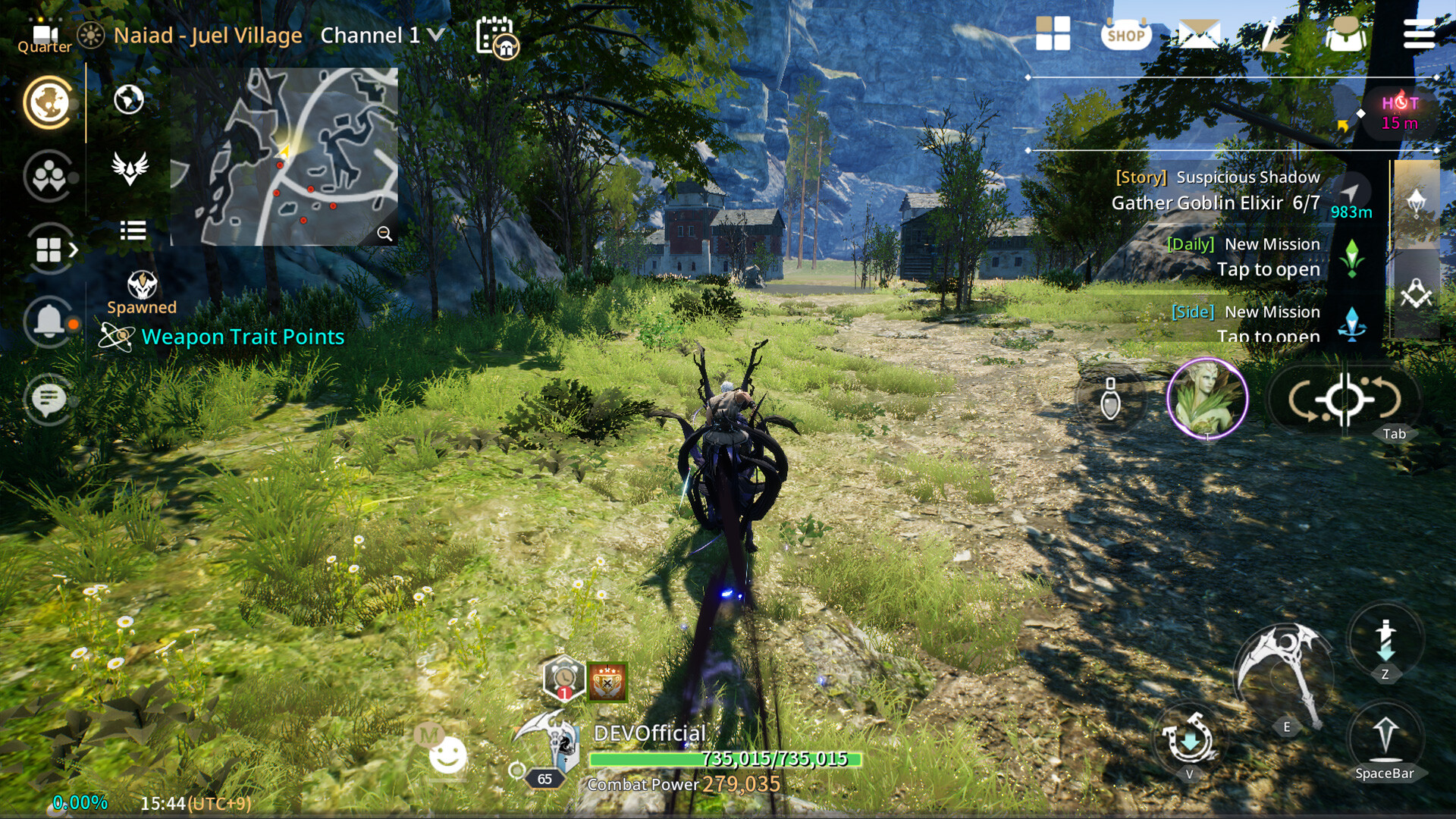Open the four-square grid menu in top bar

1053,34
